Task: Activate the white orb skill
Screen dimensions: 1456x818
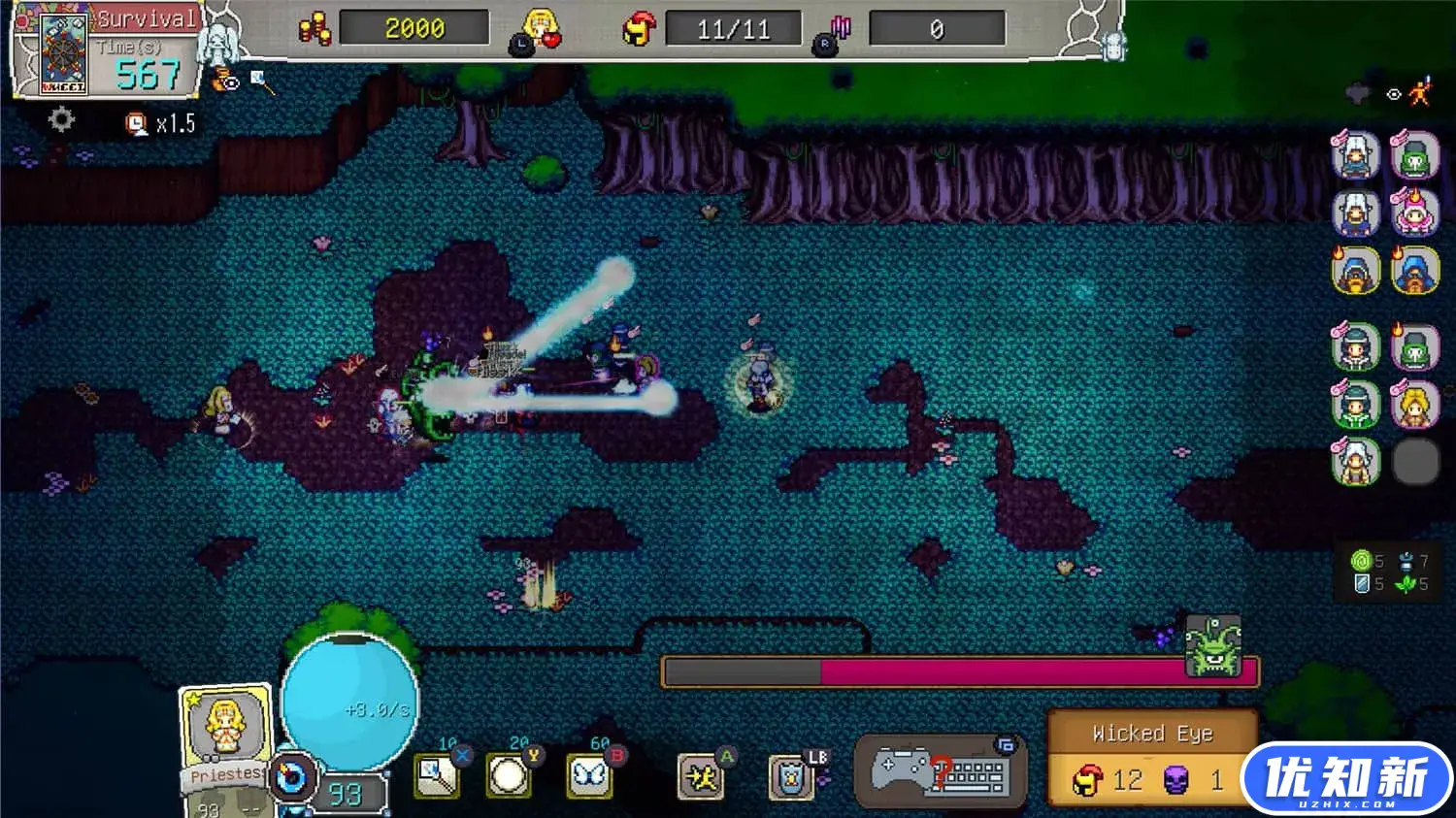Action: pyautogui.click(x=509, y=776)
